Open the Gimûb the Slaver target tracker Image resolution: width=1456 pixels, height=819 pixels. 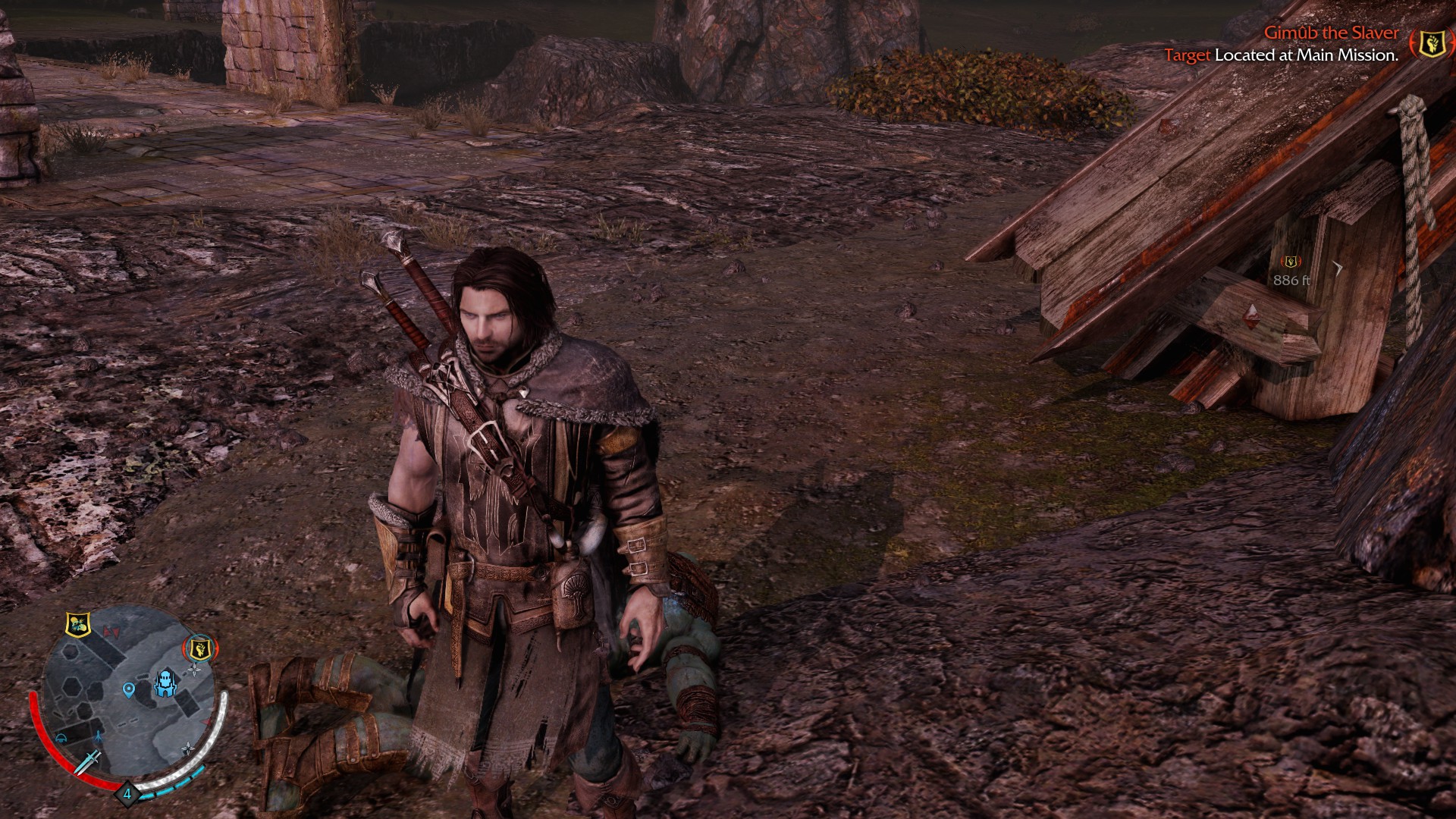1331,33
